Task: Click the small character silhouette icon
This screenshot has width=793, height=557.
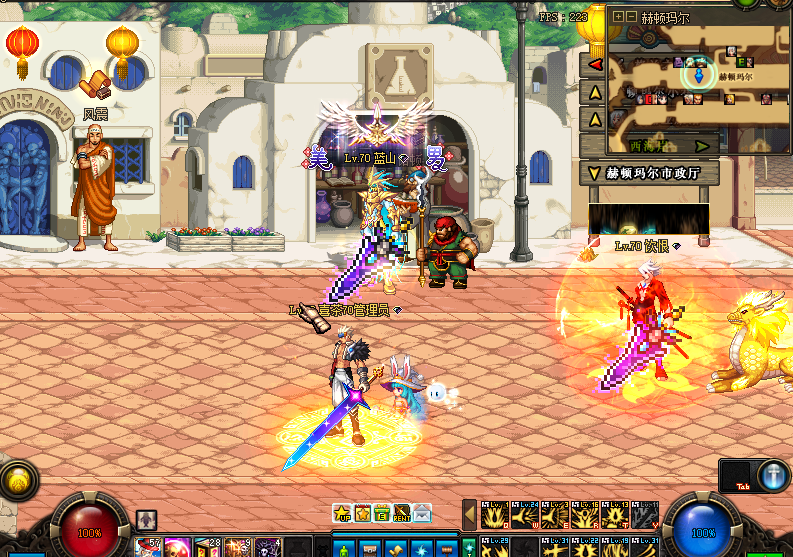Action: 146,519
